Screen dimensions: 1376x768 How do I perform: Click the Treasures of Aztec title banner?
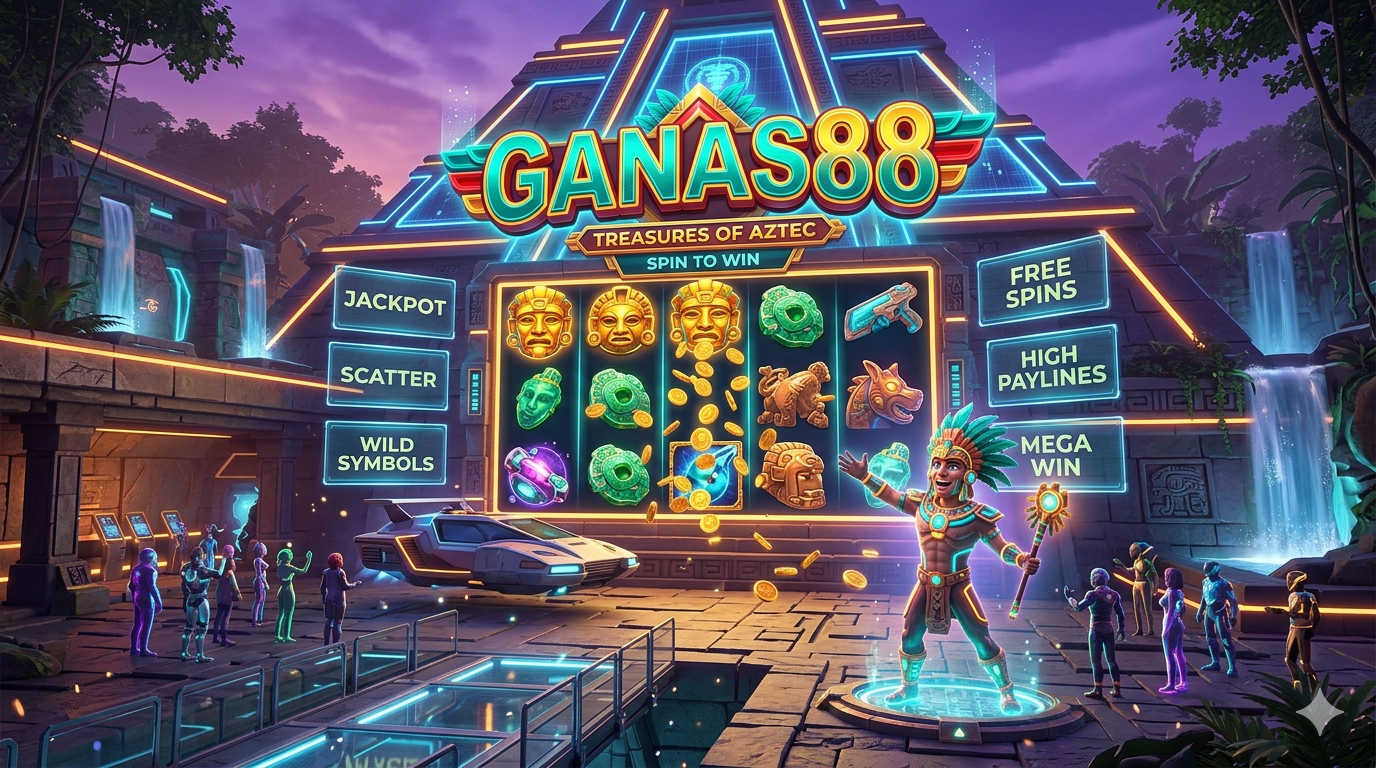coord(704,236)
